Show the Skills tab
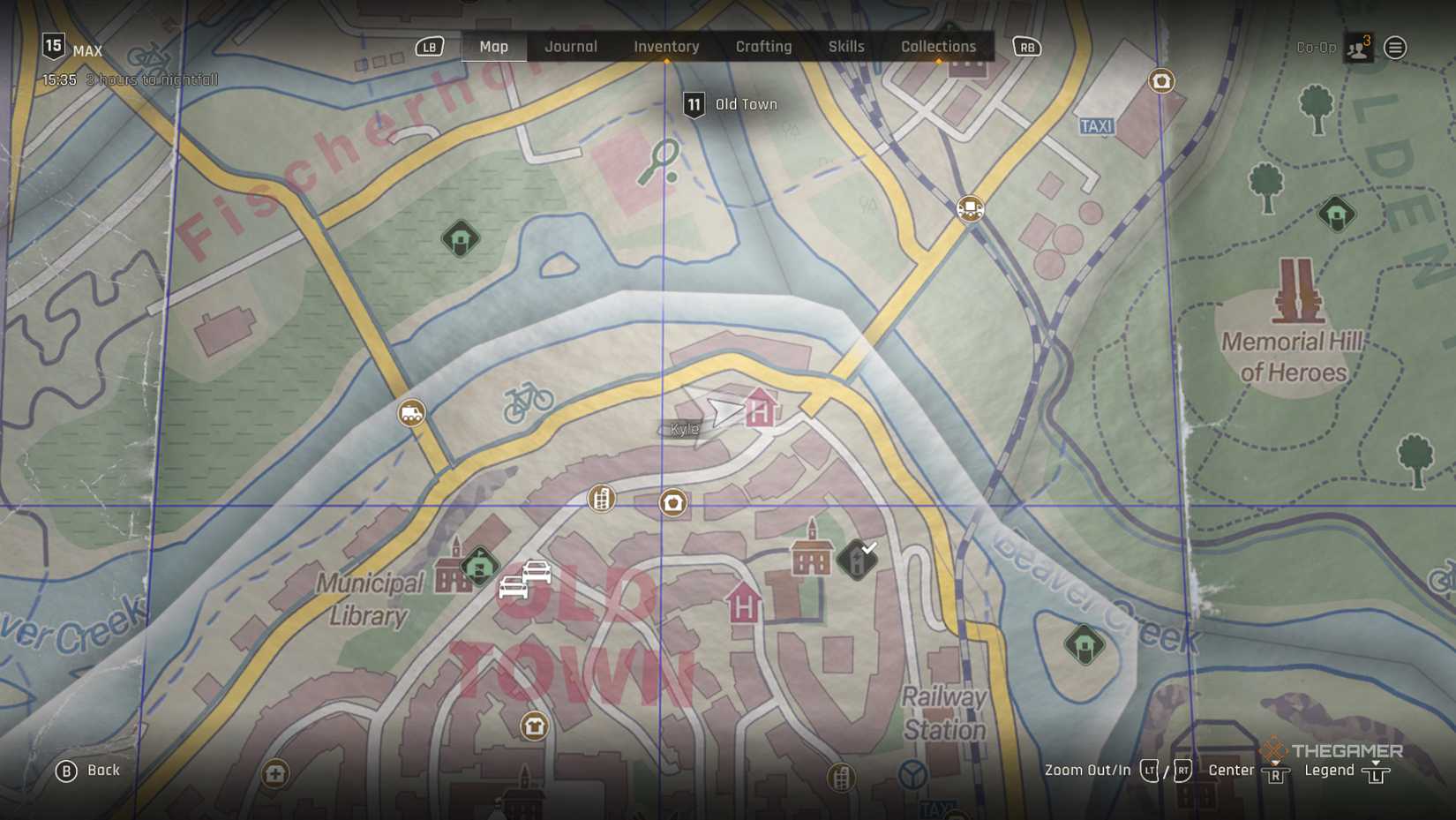Screen dimensions: 1456x820 pyautogui.click(x=845, y=47)
